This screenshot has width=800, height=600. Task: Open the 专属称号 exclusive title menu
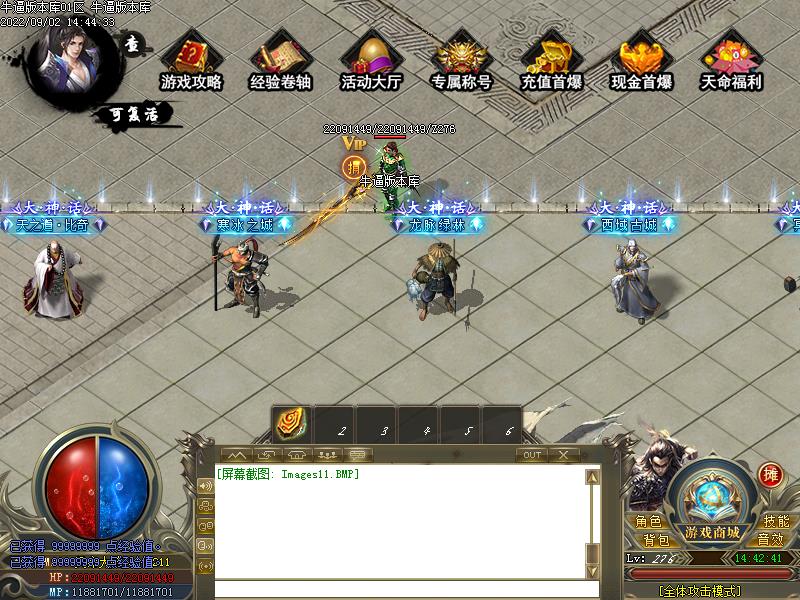pyautogui.click(x=461, y=61)
